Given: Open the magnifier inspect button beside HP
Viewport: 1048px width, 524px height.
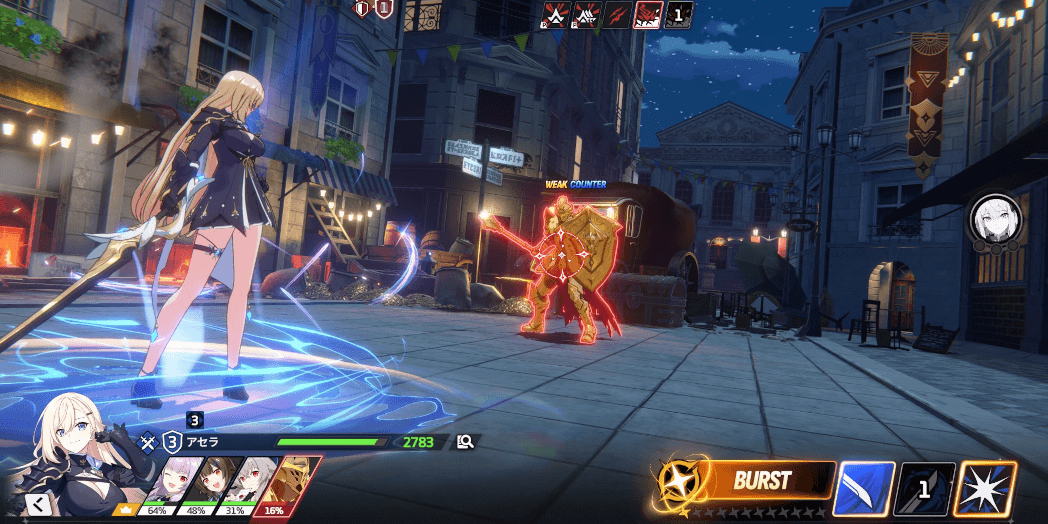Looking at the screenshot, I should point(466,442).
